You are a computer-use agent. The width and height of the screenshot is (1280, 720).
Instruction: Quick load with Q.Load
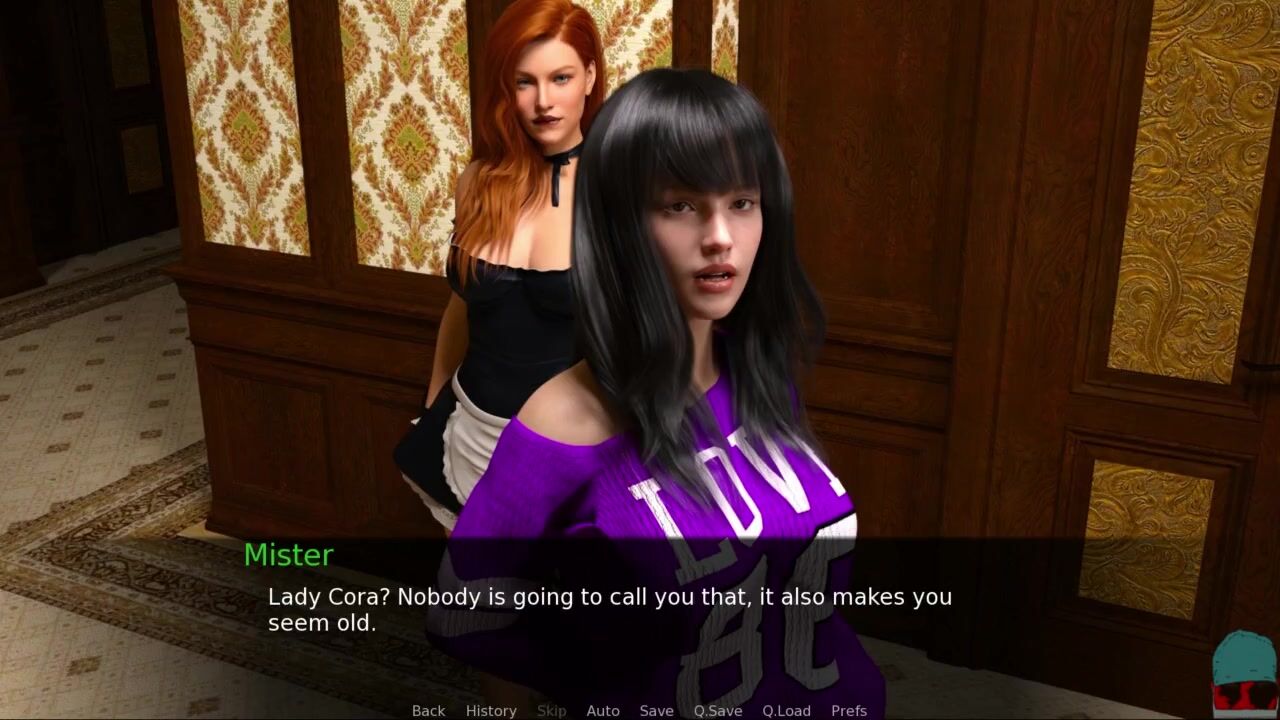pos(786,711)
